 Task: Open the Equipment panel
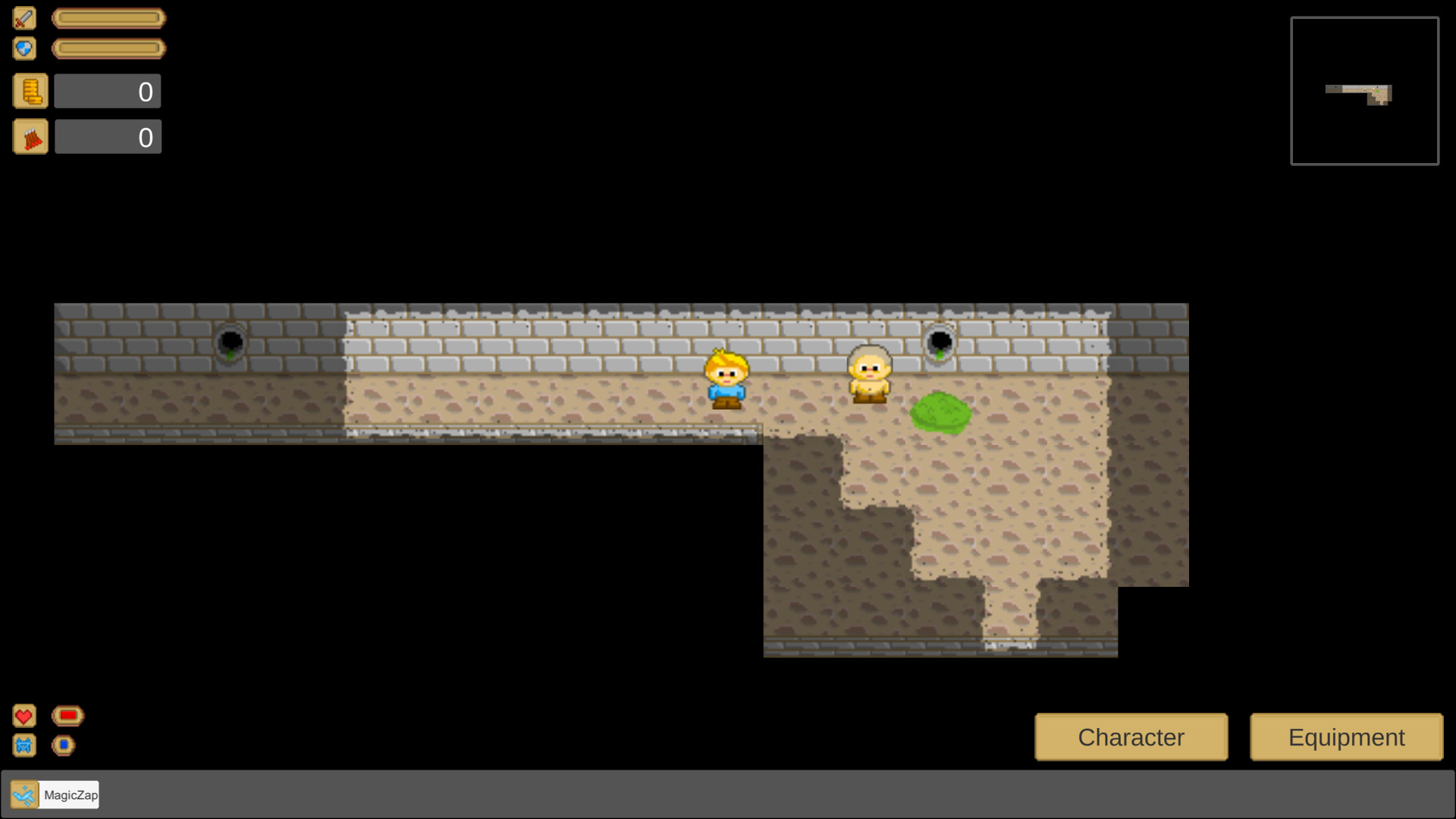pos(1345,736)
